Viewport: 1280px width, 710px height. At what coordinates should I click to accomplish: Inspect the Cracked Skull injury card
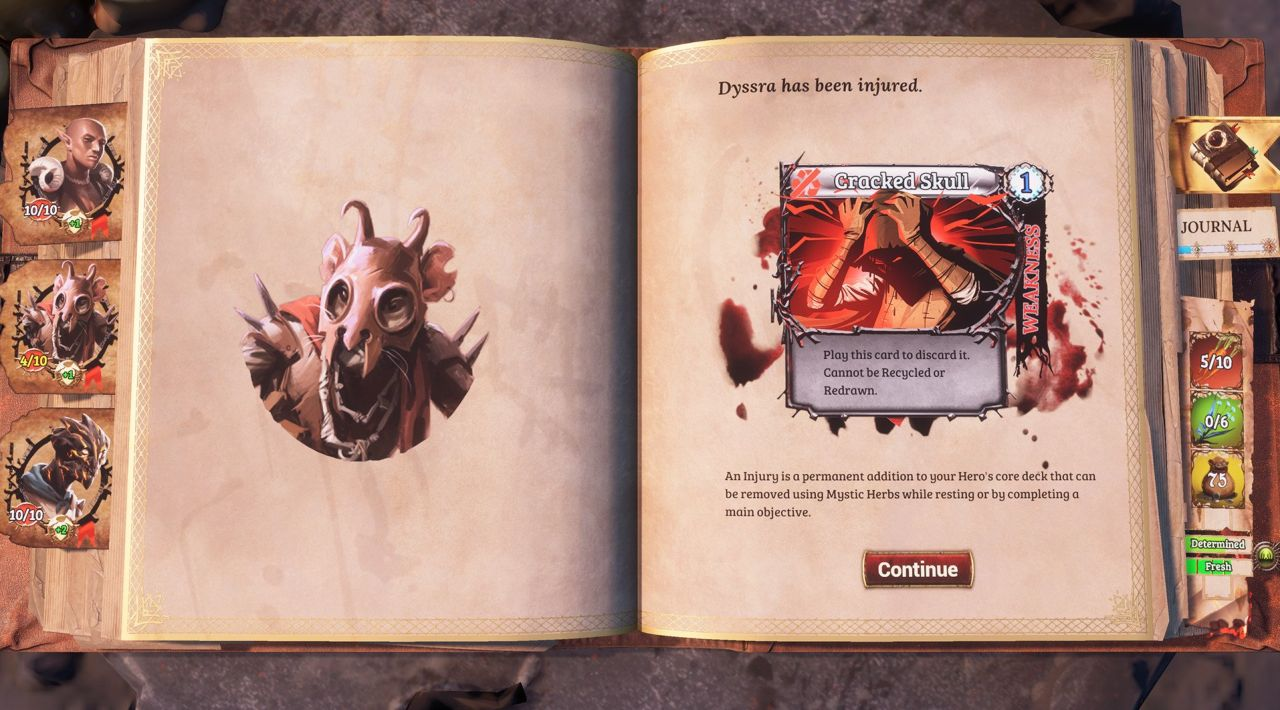tap(896, 290)
